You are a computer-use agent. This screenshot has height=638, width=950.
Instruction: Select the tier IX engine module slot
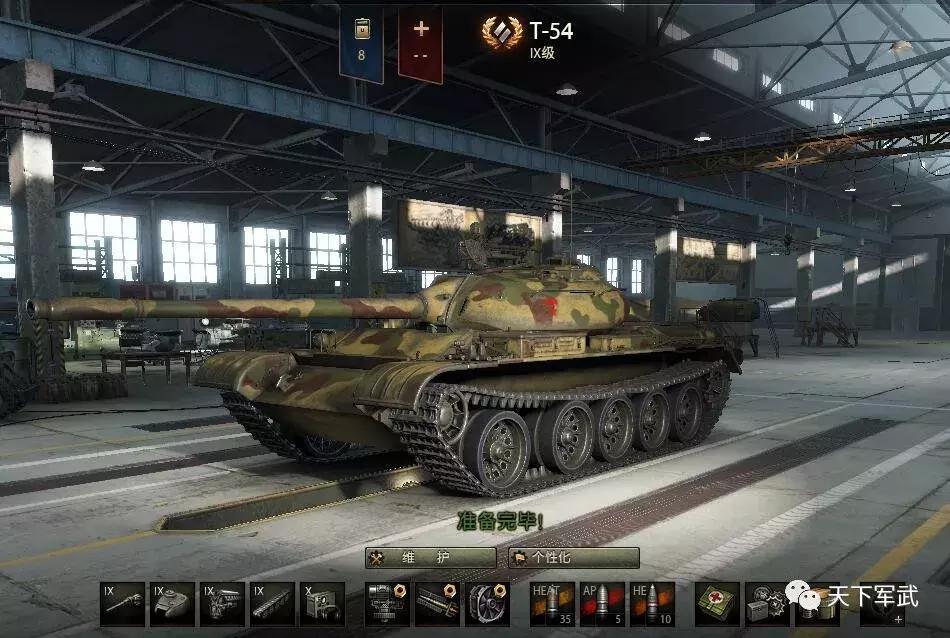(x=222, y=604)
